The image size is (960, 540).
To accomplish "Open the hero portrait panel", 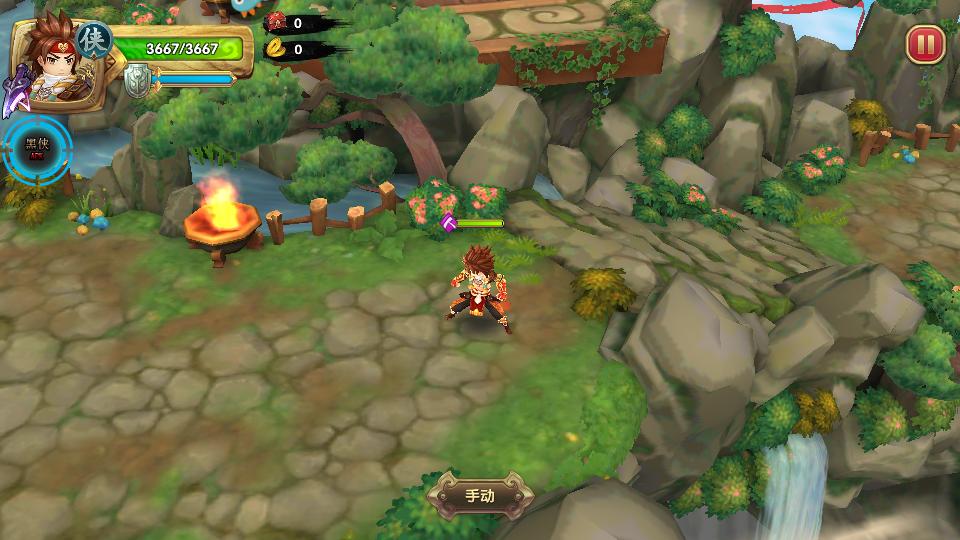I will [50, 62].
